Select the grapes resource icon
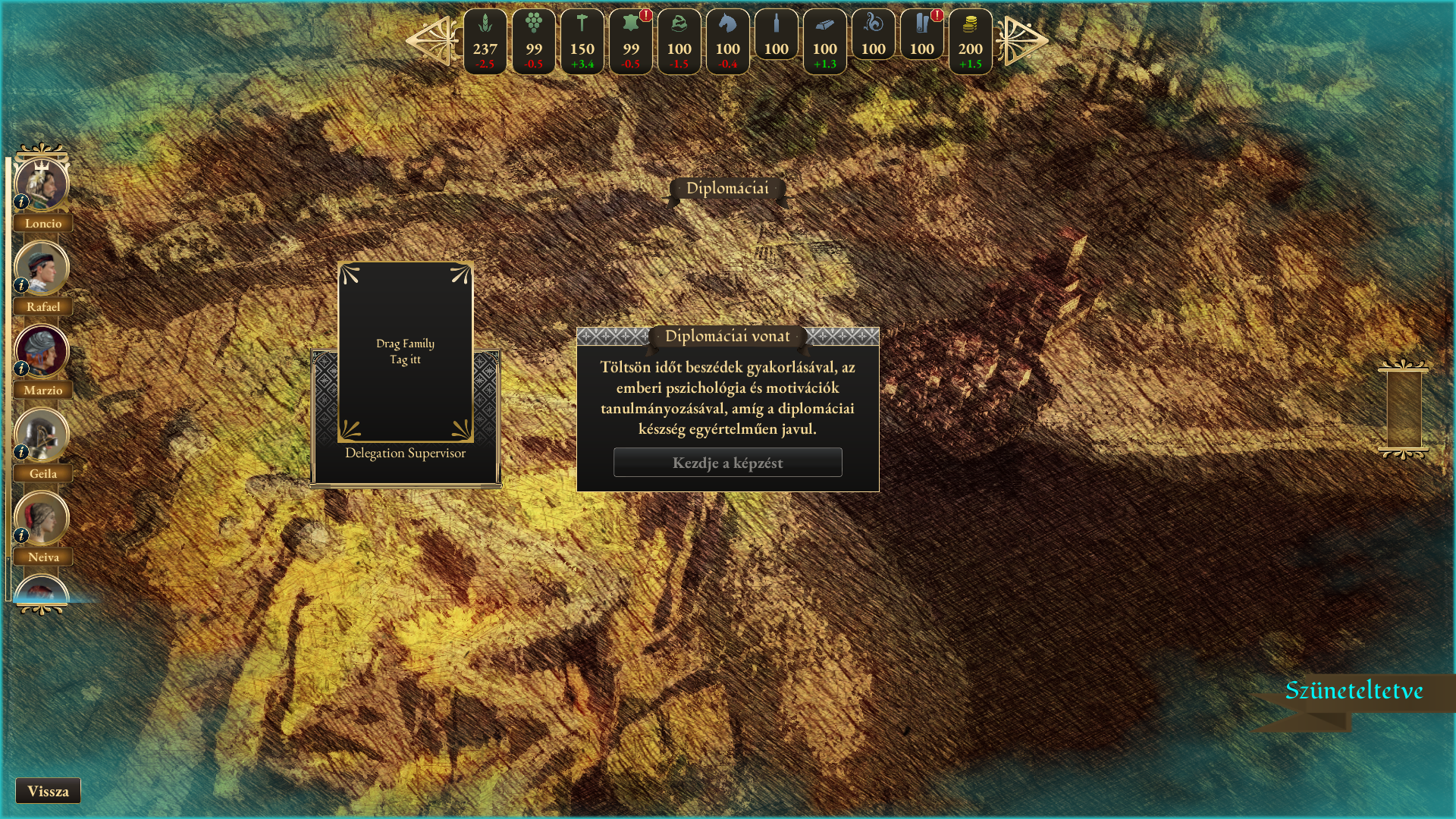 click(534, 41)
